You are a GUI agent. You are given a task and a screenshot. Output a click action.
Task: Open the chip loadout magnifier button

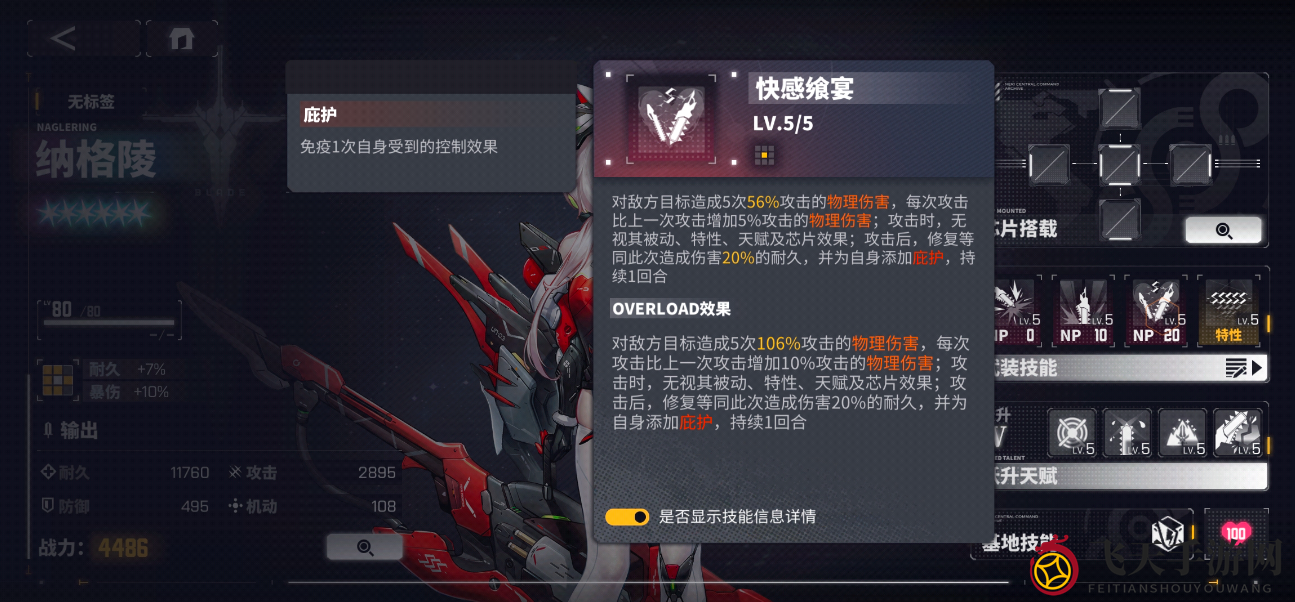coord(1223,230)
